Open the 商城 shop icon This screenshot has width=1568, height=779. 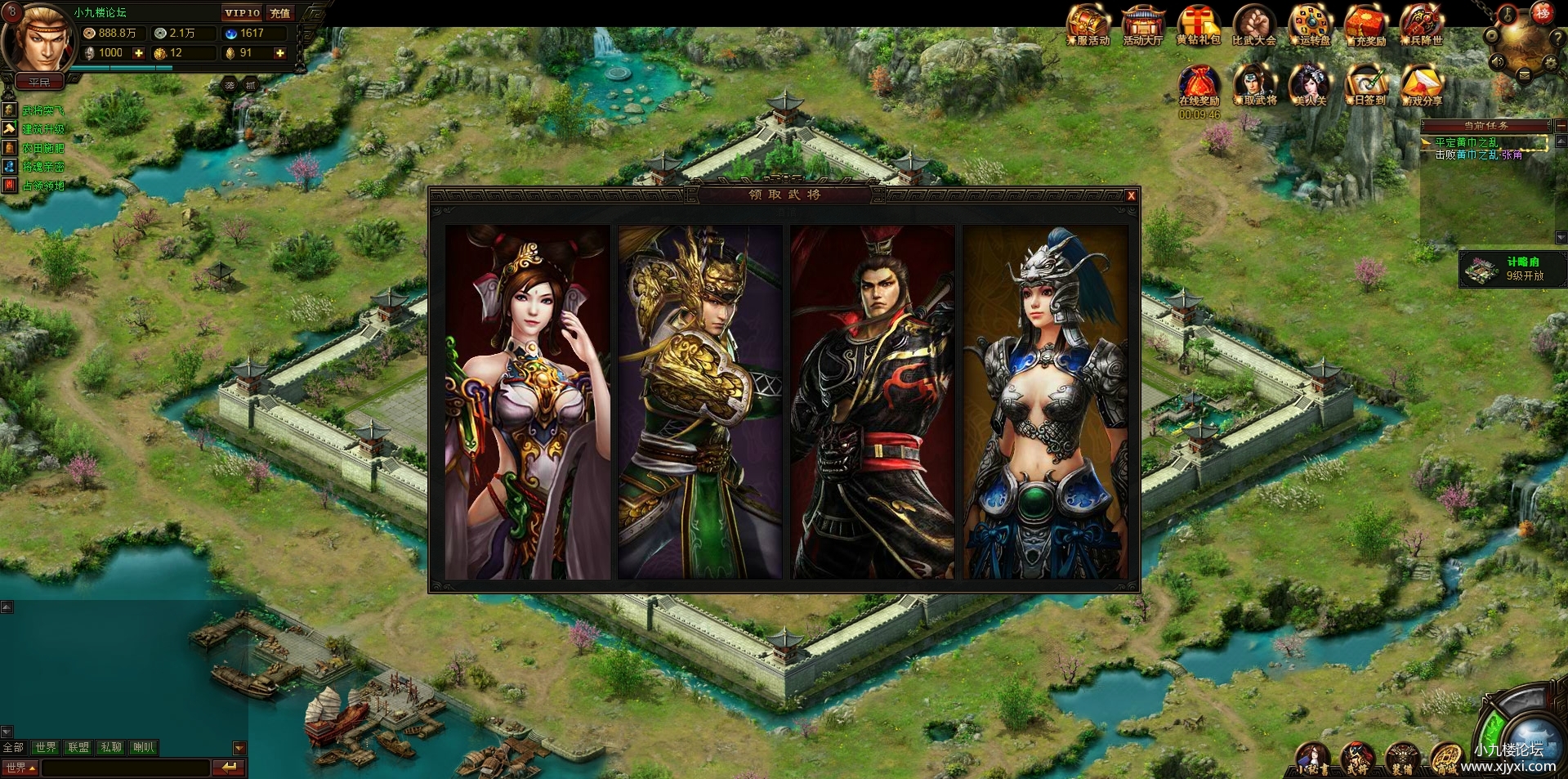tap(1446, 758)
